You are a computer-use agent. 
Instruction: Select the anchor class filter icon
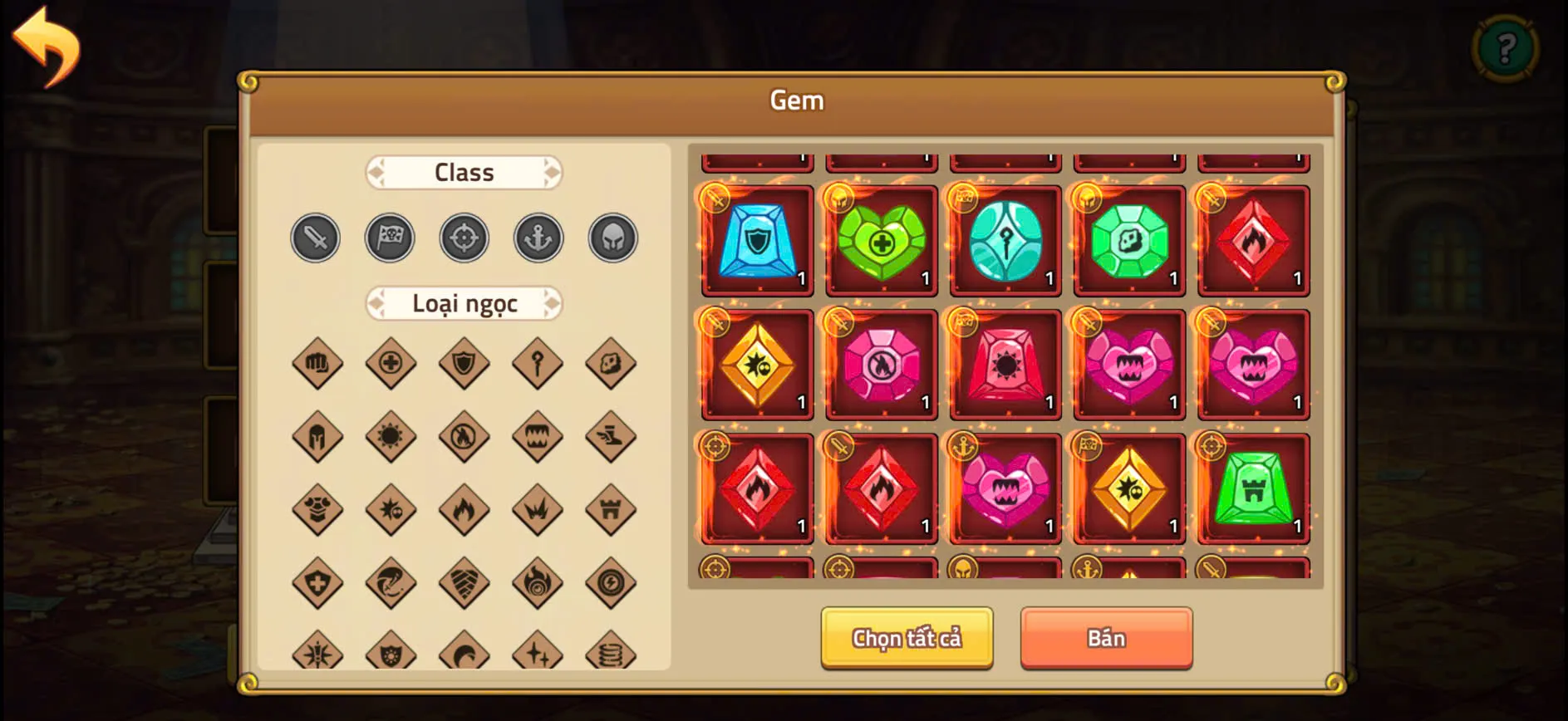click(x=538, y=237)
